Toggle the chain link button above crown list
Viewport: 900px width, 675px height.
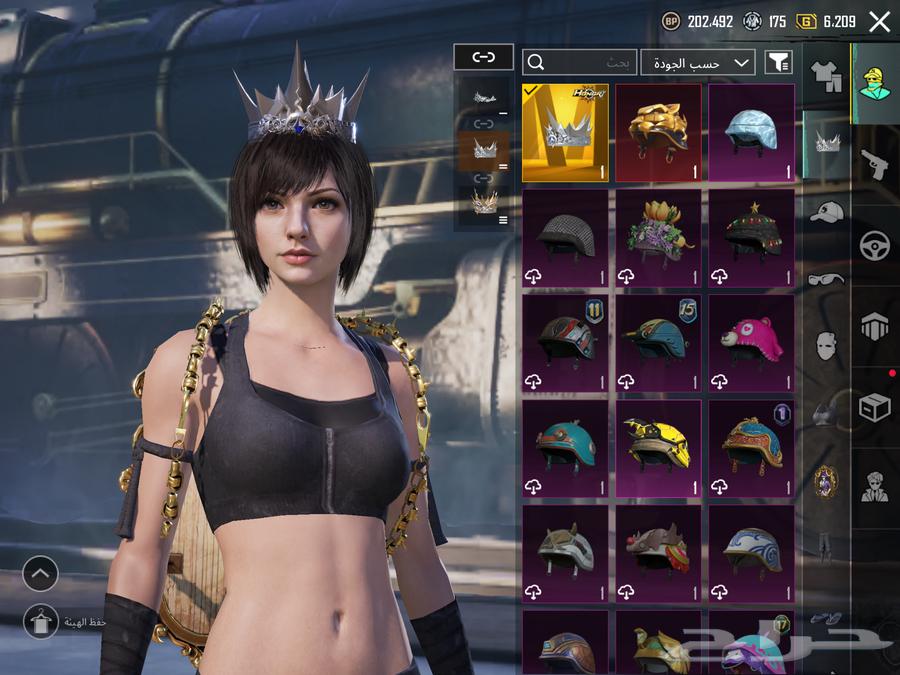point(483,57)
